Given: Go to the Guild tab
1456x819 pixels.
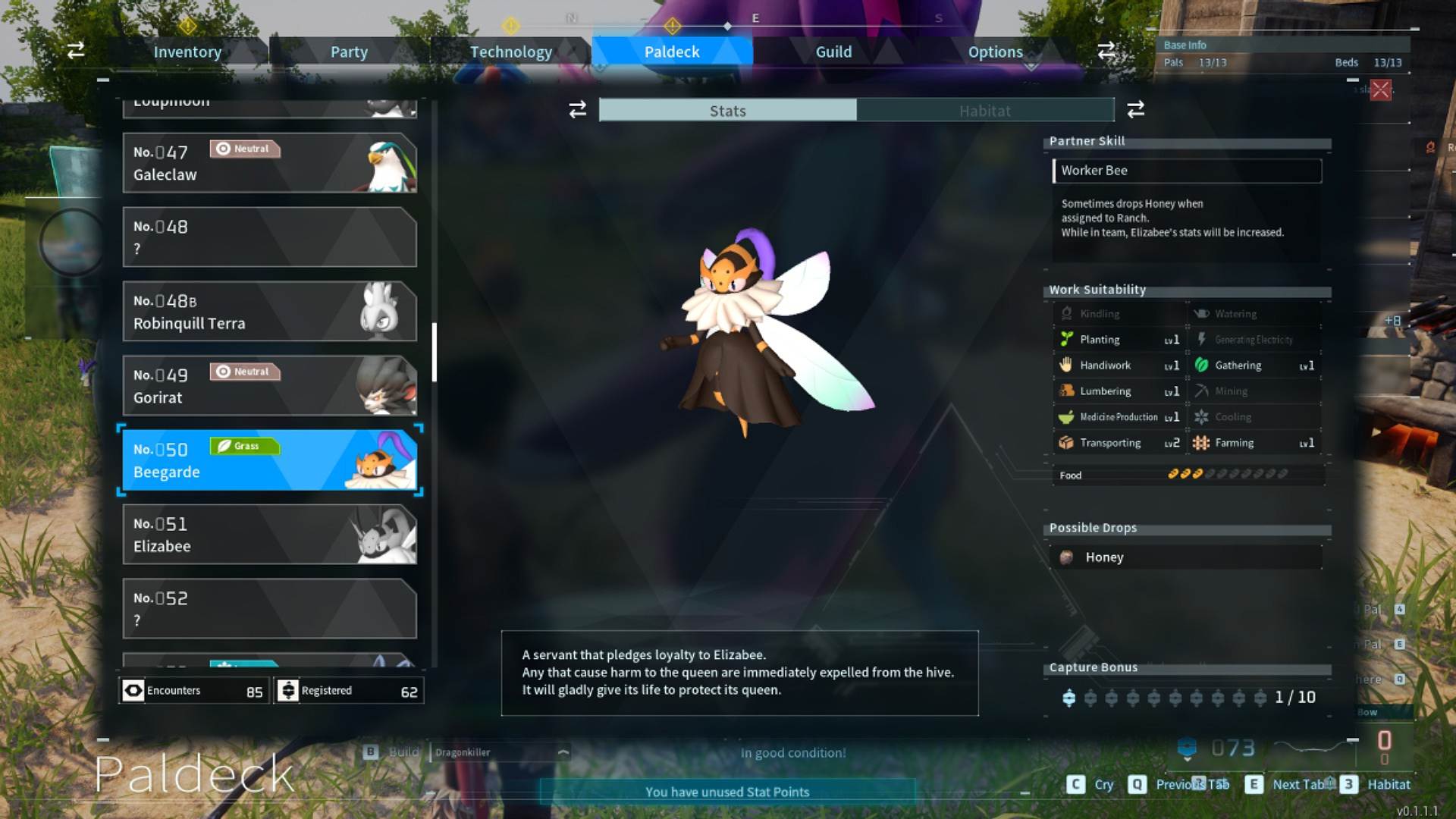Looking at the screenshot, I should [833, 52].
